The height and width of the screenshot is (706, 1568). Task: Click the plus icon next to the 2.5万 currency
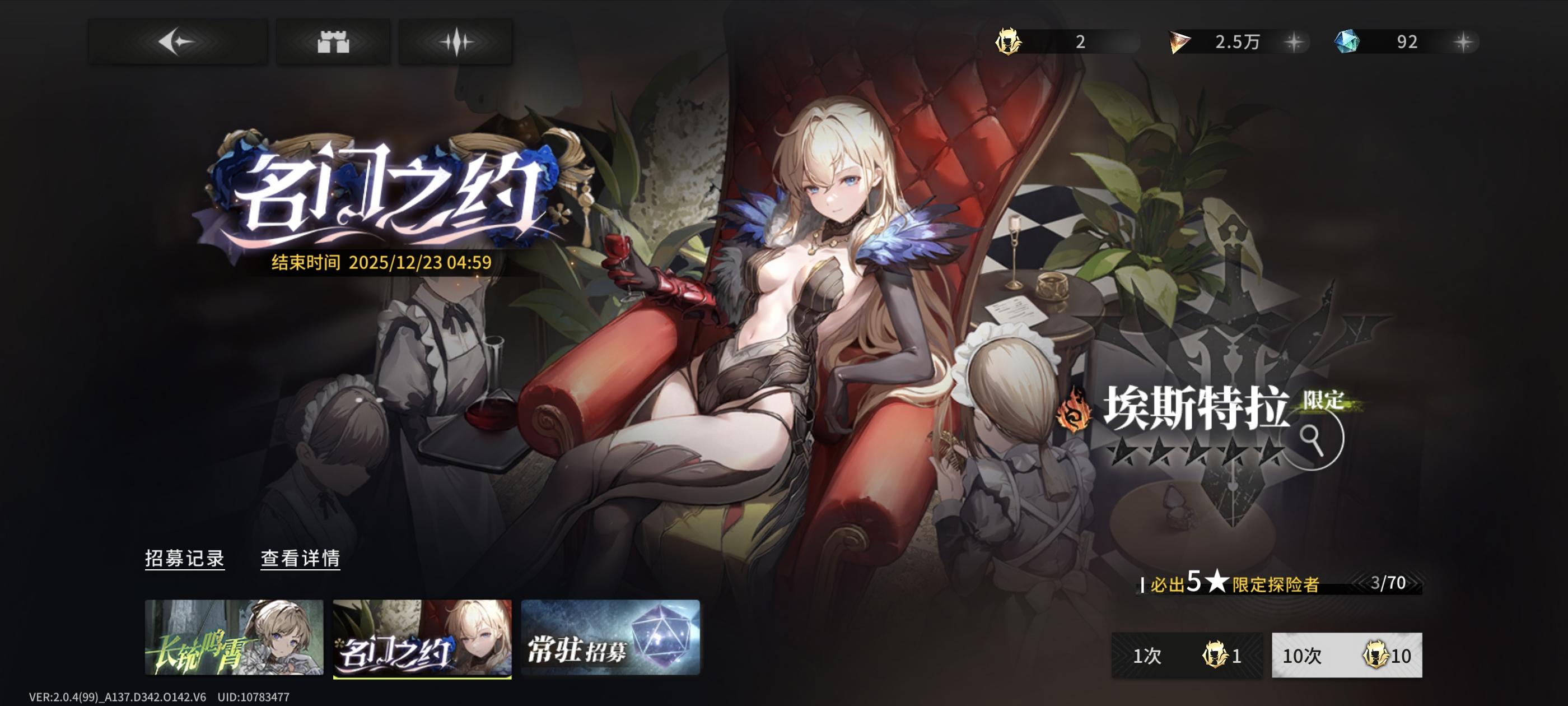[x=1294, y=43]
